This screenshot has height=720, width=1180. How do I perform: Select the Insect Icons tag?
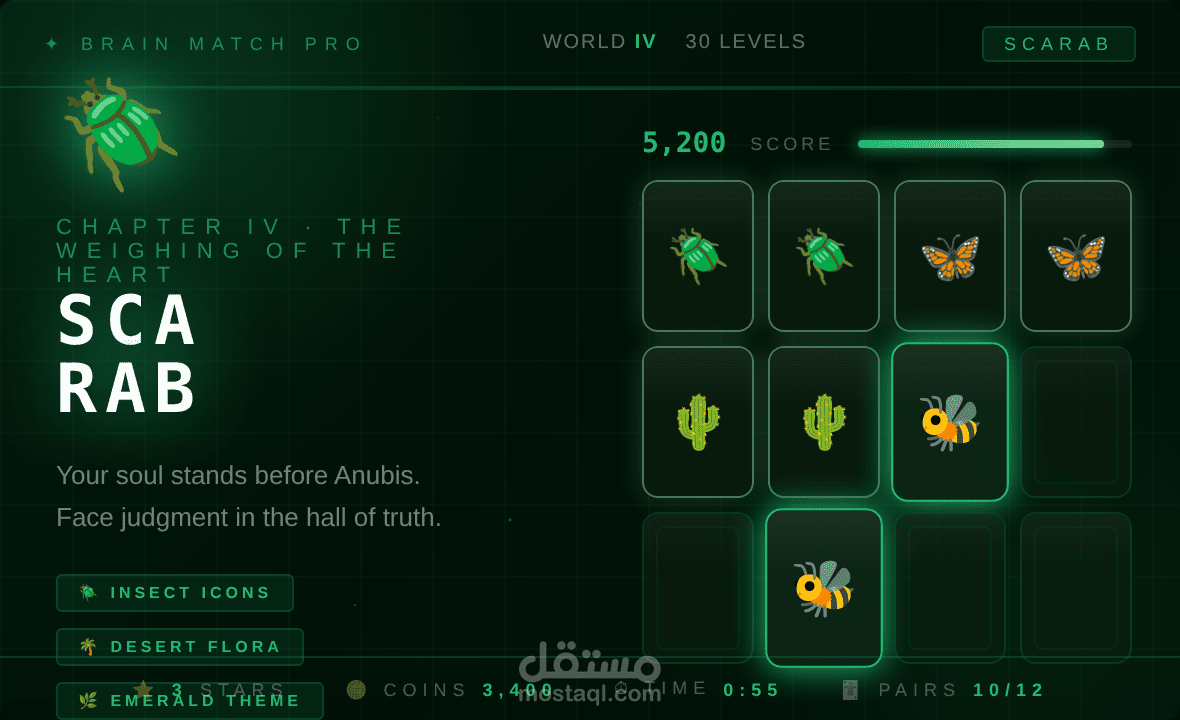(175, 593)
